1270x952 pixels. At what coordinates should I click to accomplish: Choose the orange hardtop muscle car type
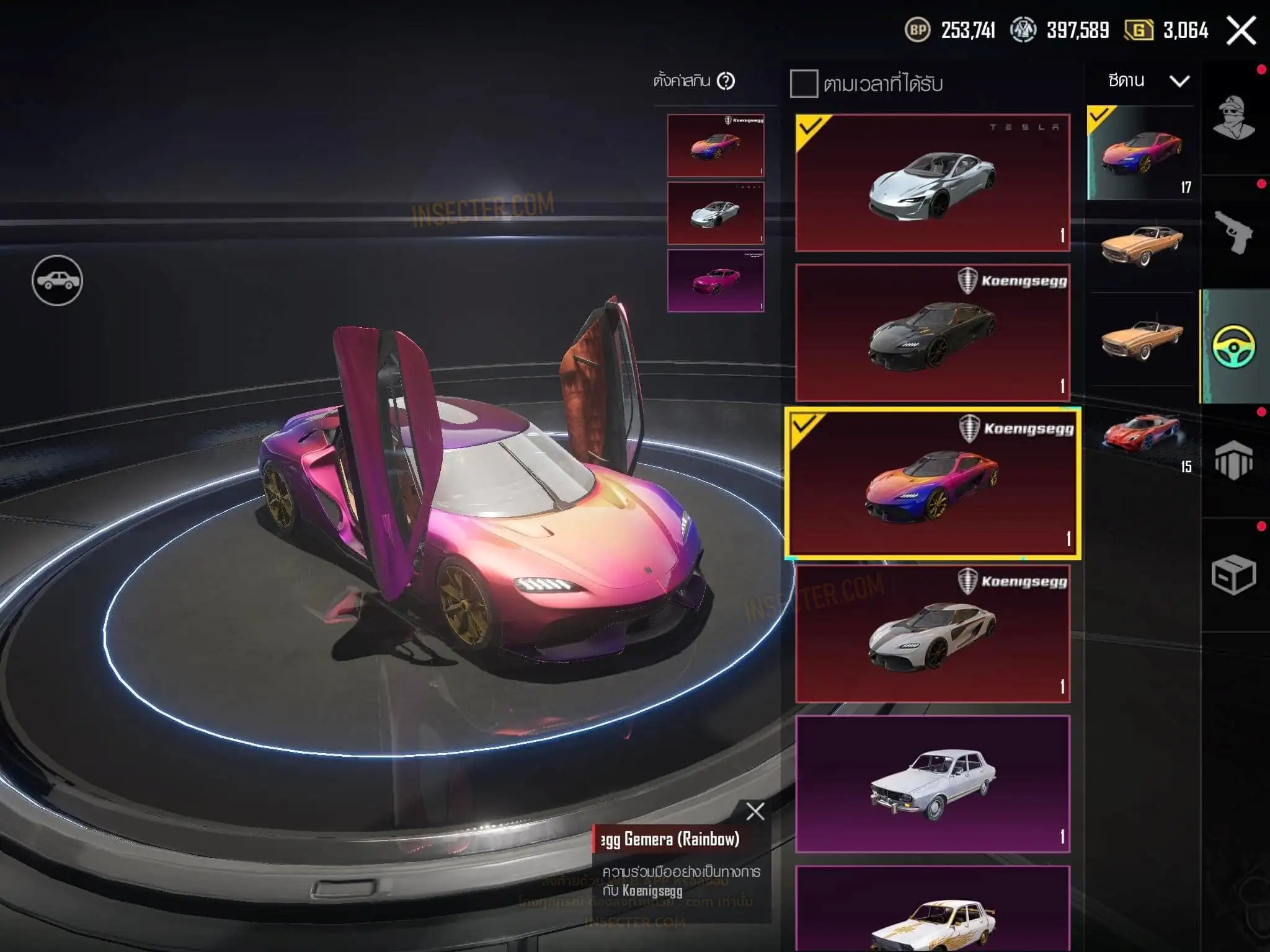tap(1142, 245)
